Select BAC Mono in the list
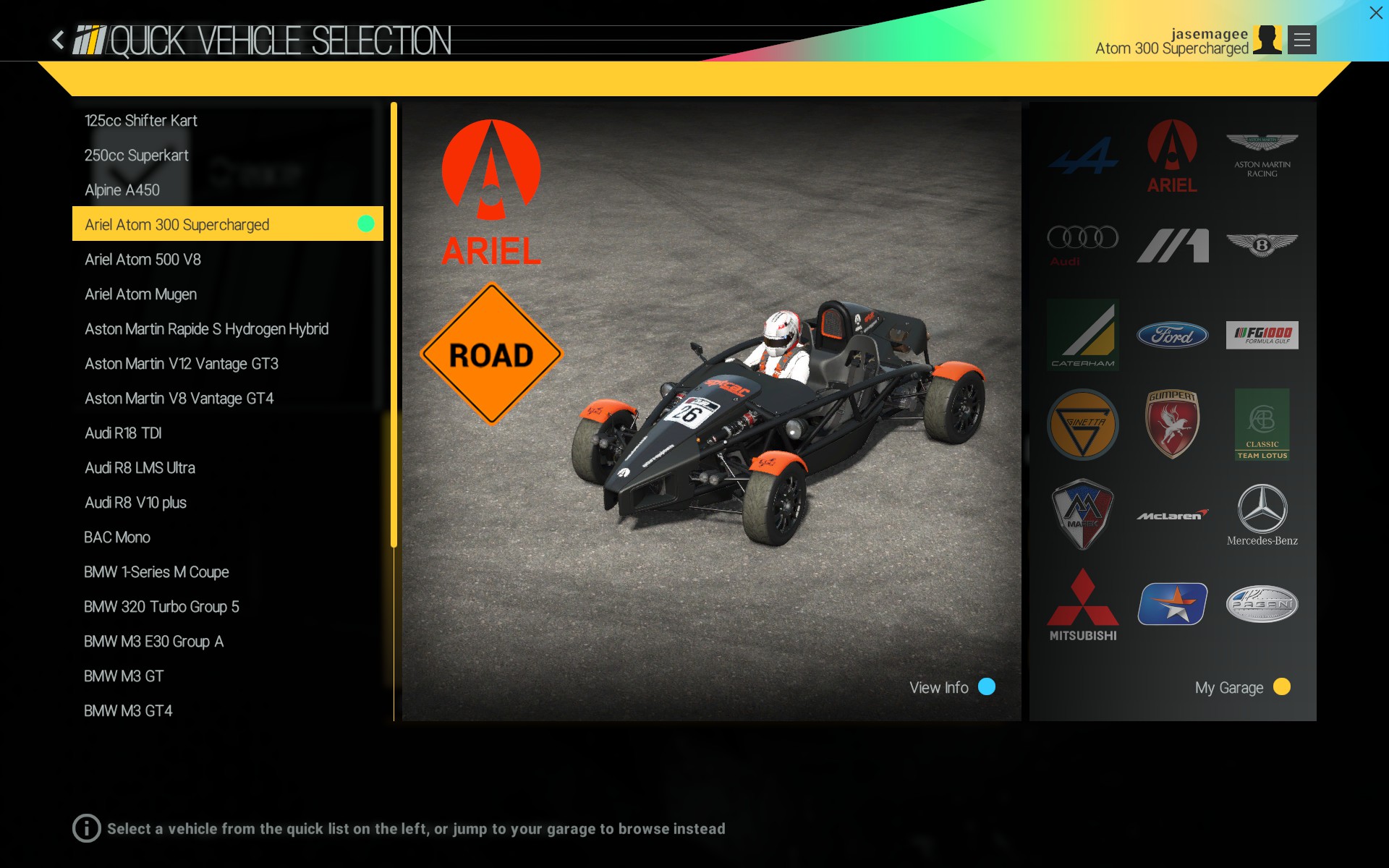1389x868 pixels. [117, 537]
